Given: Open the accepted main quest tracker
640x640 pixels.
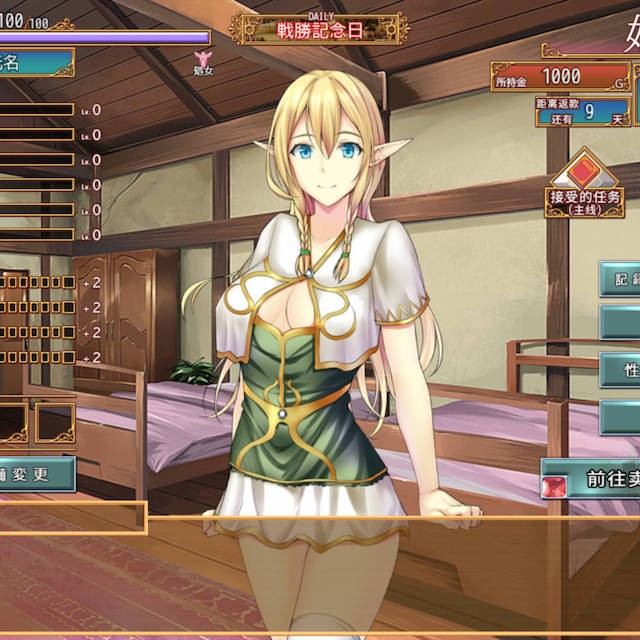Looking at the screenshot, I should click(x=585, y=186).
